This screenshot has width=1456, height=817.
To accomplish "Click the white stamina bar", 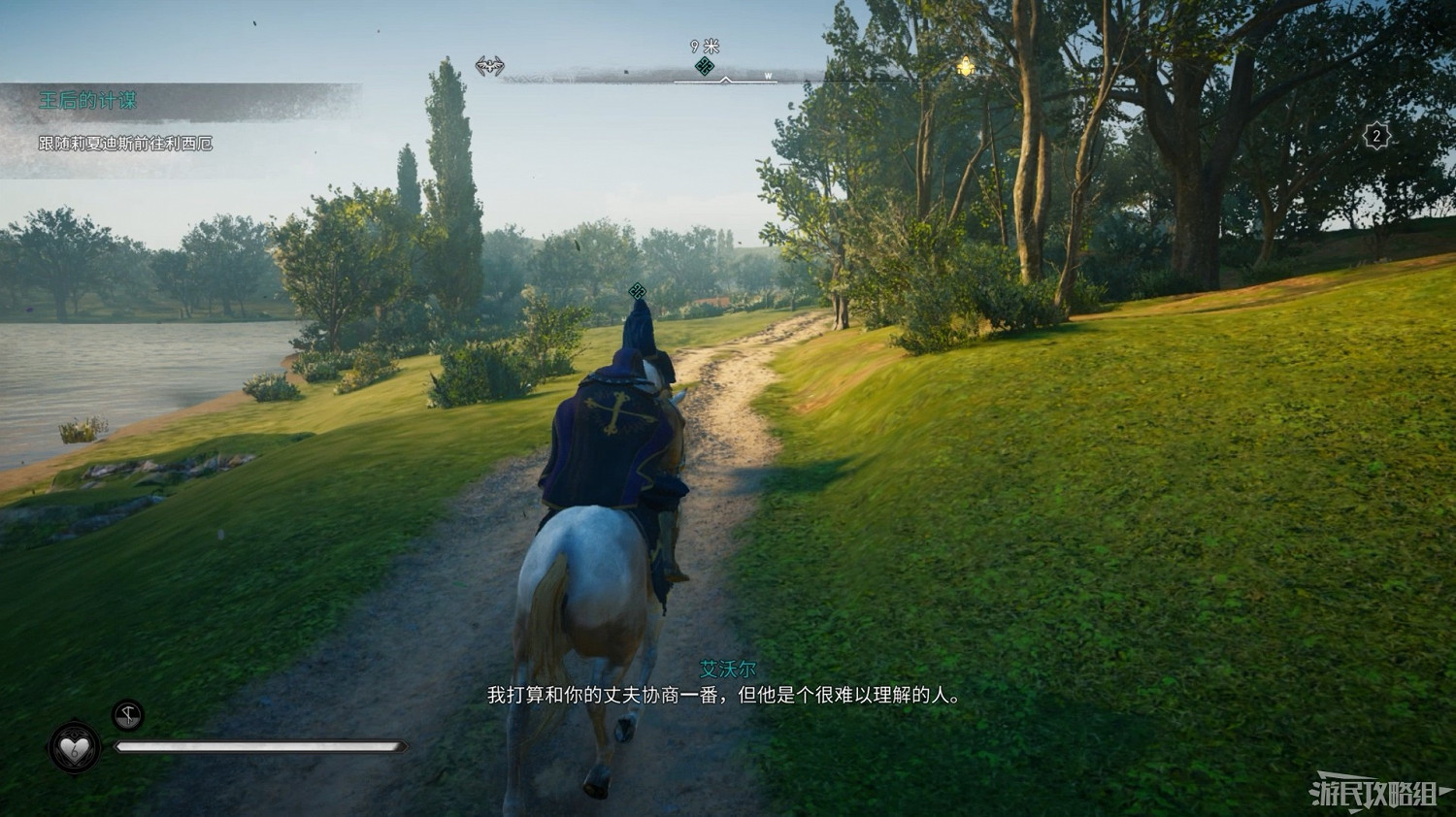I will point(262,745).
